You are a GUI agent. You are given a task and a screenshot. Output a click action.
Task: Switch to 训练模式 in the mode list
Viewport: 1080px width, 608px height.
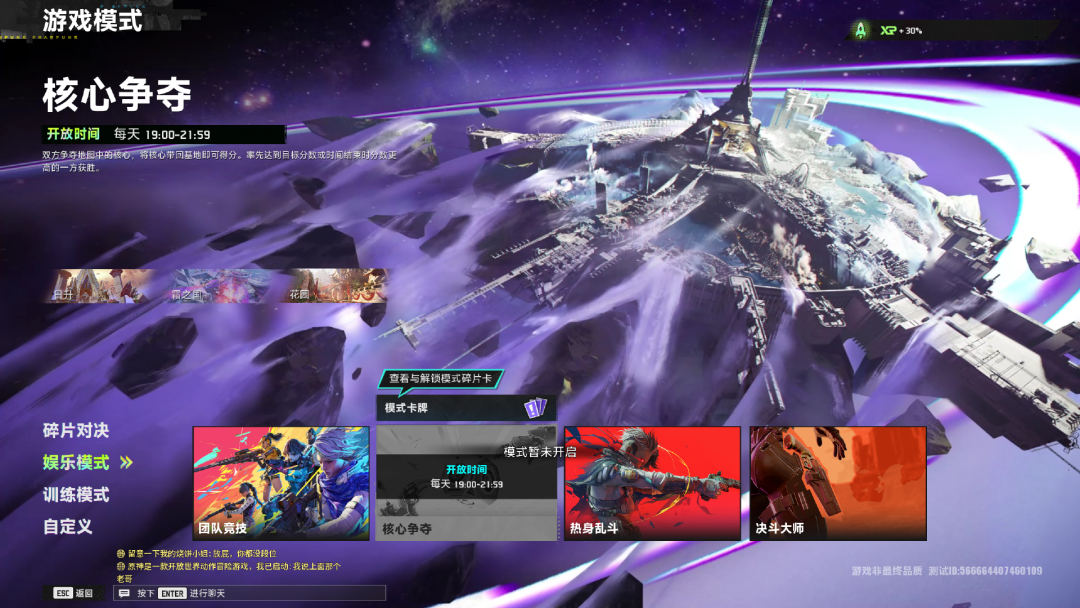(76, 495)
